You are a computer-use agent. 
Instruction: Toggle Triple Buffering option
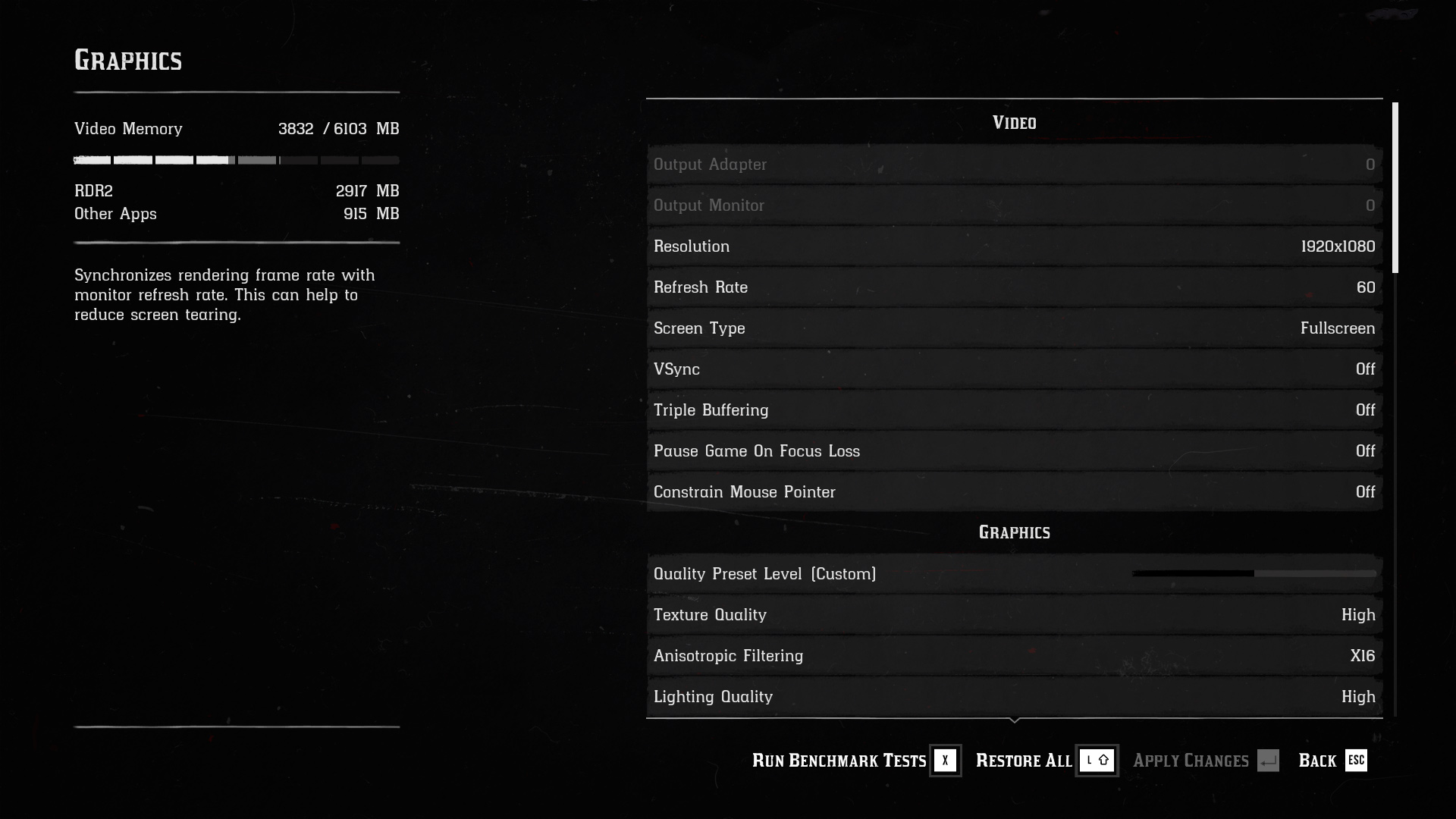point(1014,410)
